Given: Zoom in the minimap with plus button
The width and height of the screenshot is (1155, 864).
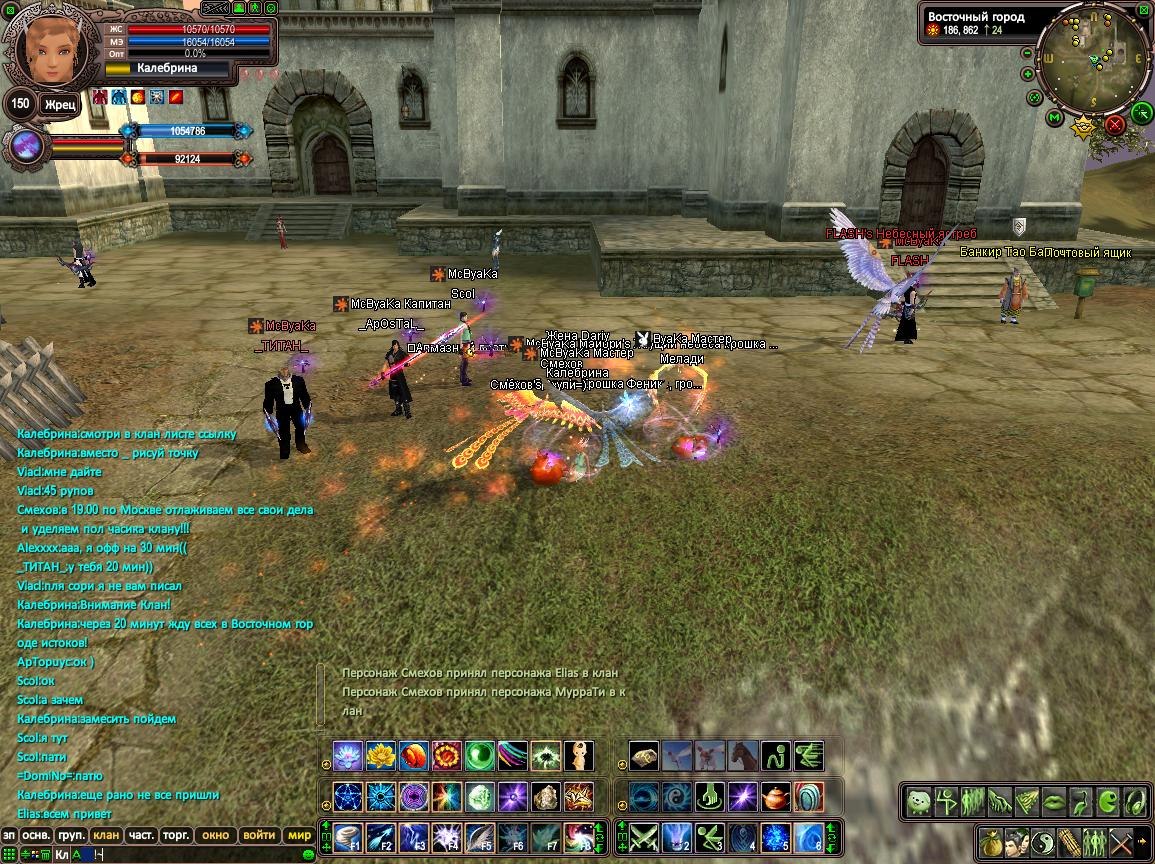Looking at the screenshot, I should click(x=1028, y=74).
